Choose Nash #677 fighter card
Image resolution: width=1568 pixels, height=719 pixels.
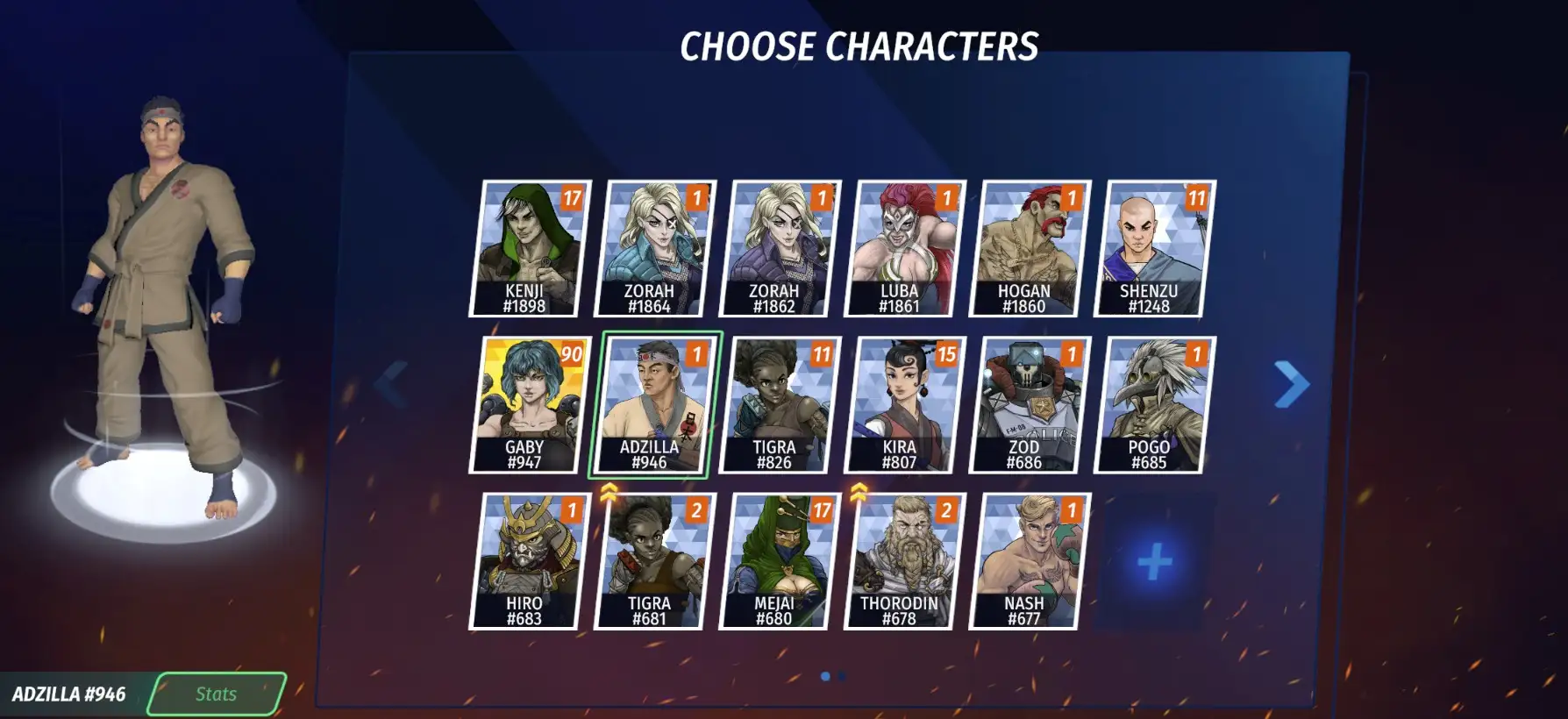tap(1030, 560)
